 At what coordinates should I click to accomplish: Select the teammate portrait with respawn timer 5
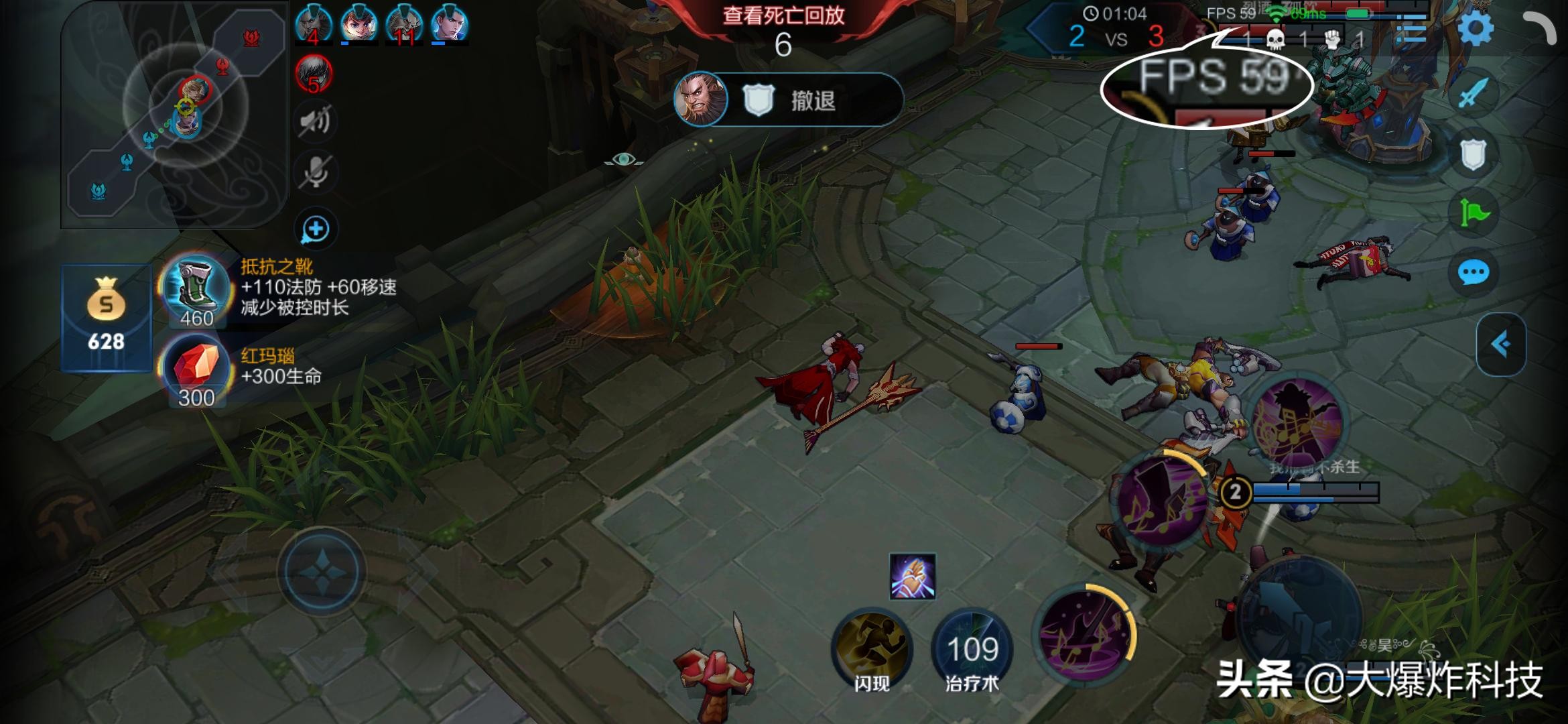click(314, 74)
